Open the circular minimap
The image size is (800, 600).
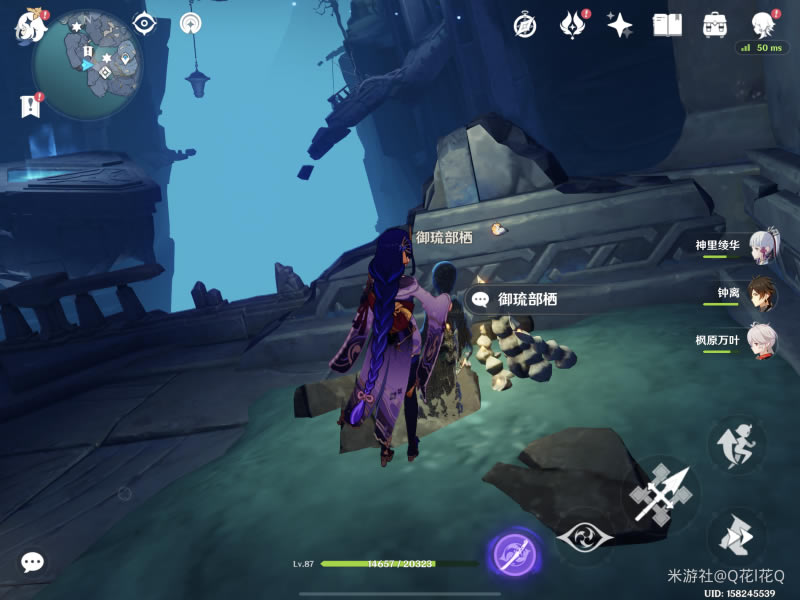point(87,64)
